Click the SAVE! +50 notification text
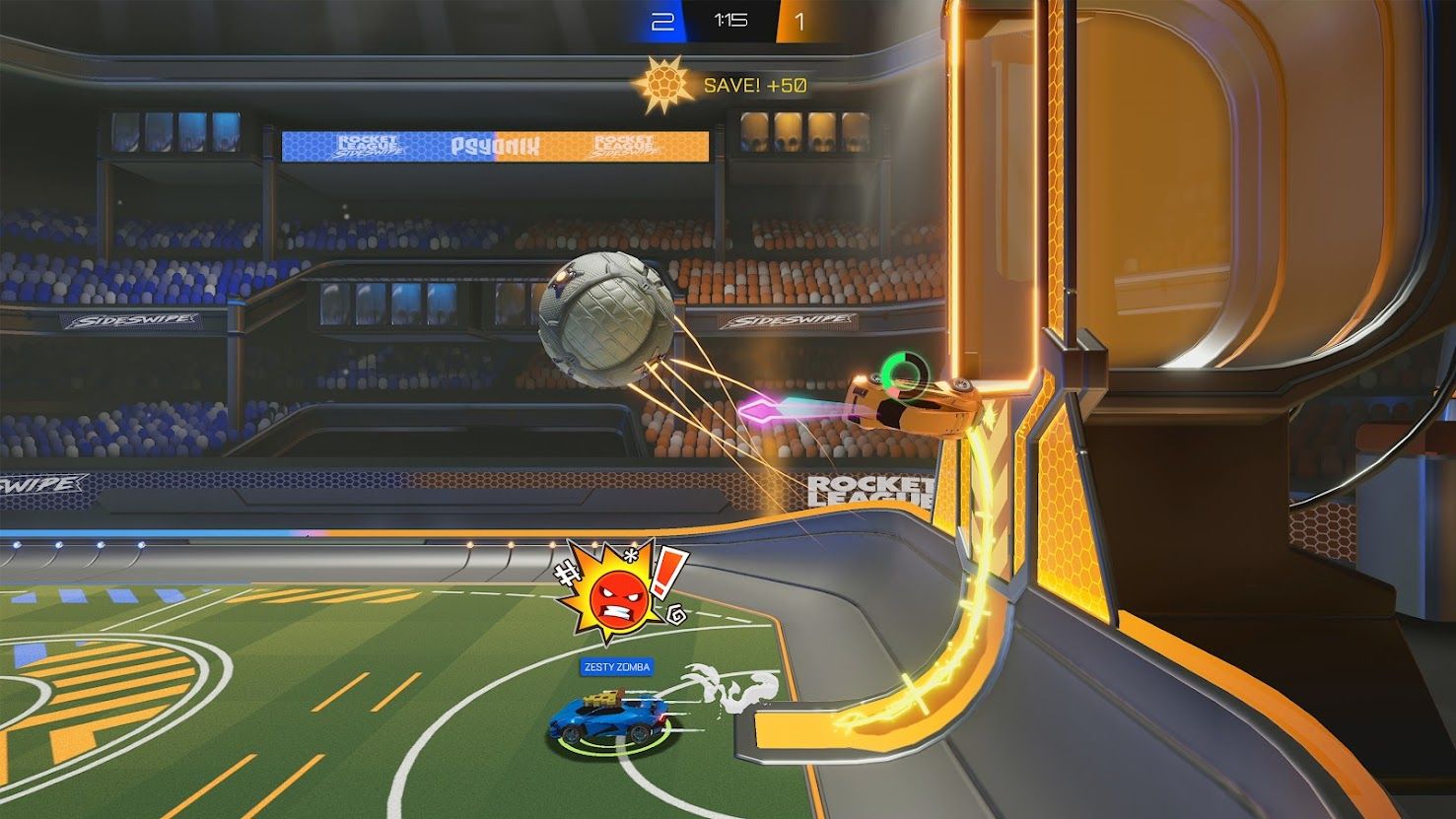 point(755,83)
